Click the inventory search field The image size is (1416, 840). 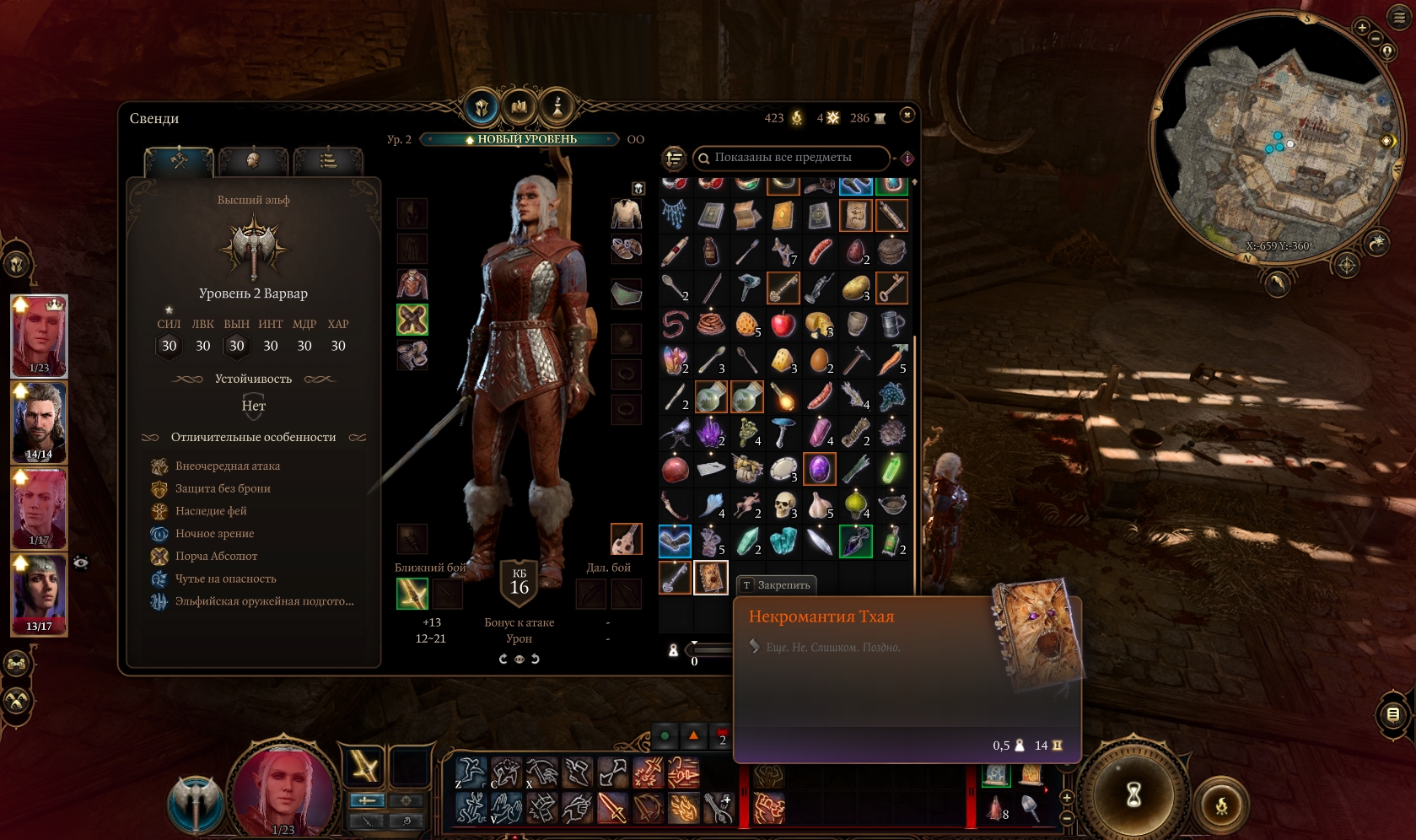click(x=791, y=158)
